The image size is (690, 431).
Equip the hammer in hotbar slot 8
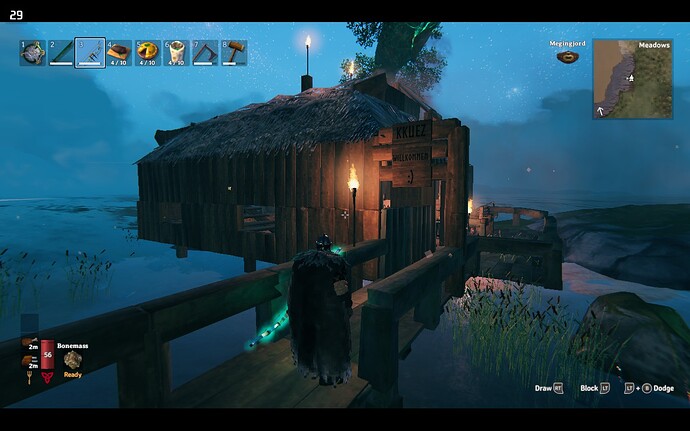(234, 52)
